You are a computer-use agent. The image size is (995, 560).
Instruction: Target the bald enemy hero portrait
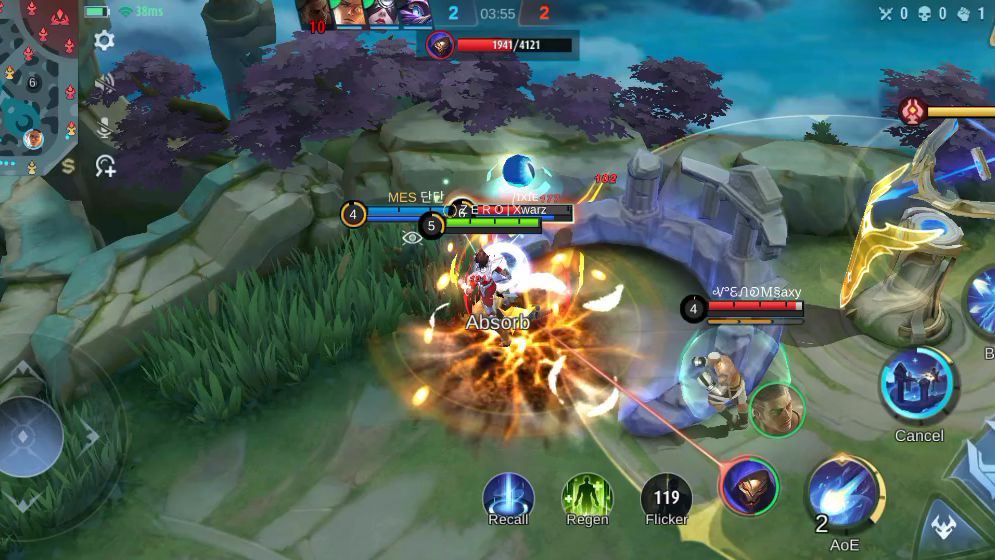(777, 409)
